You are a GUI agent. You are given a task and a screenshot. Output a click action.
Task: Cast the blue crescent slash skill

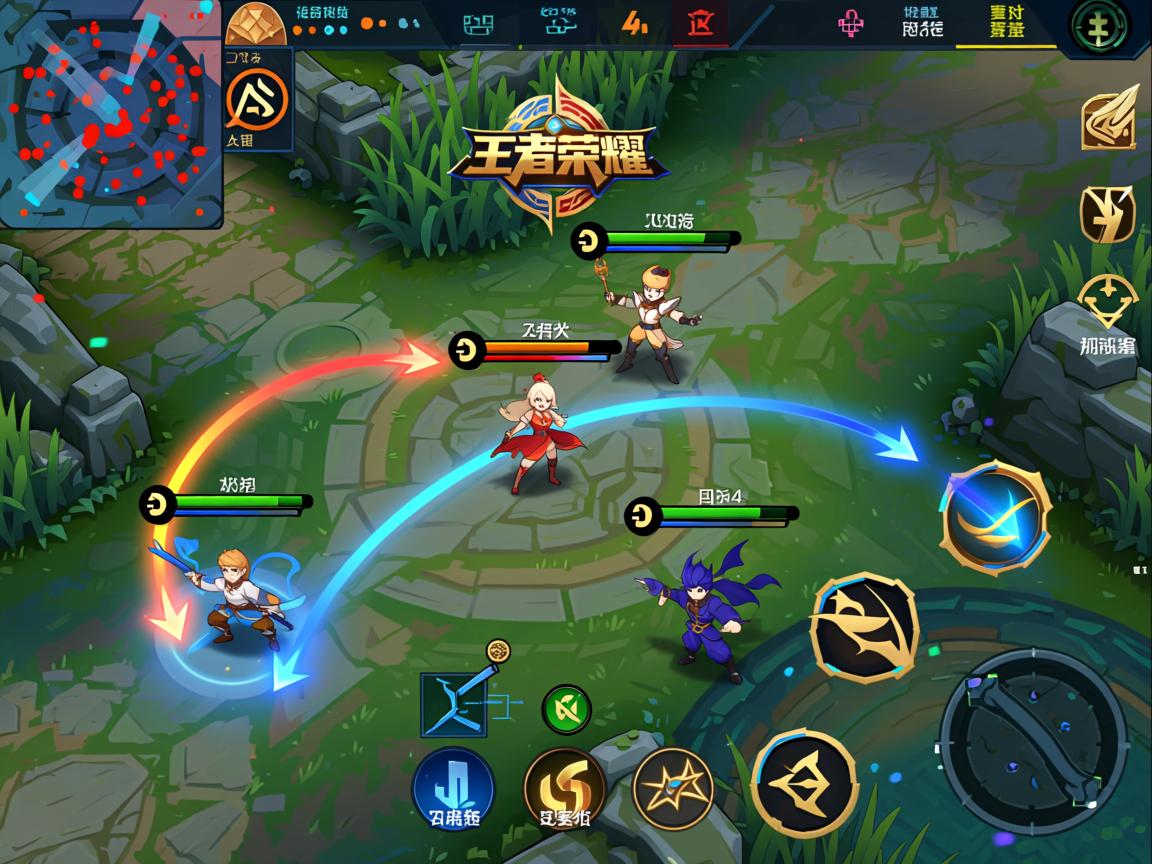[995, 516]
